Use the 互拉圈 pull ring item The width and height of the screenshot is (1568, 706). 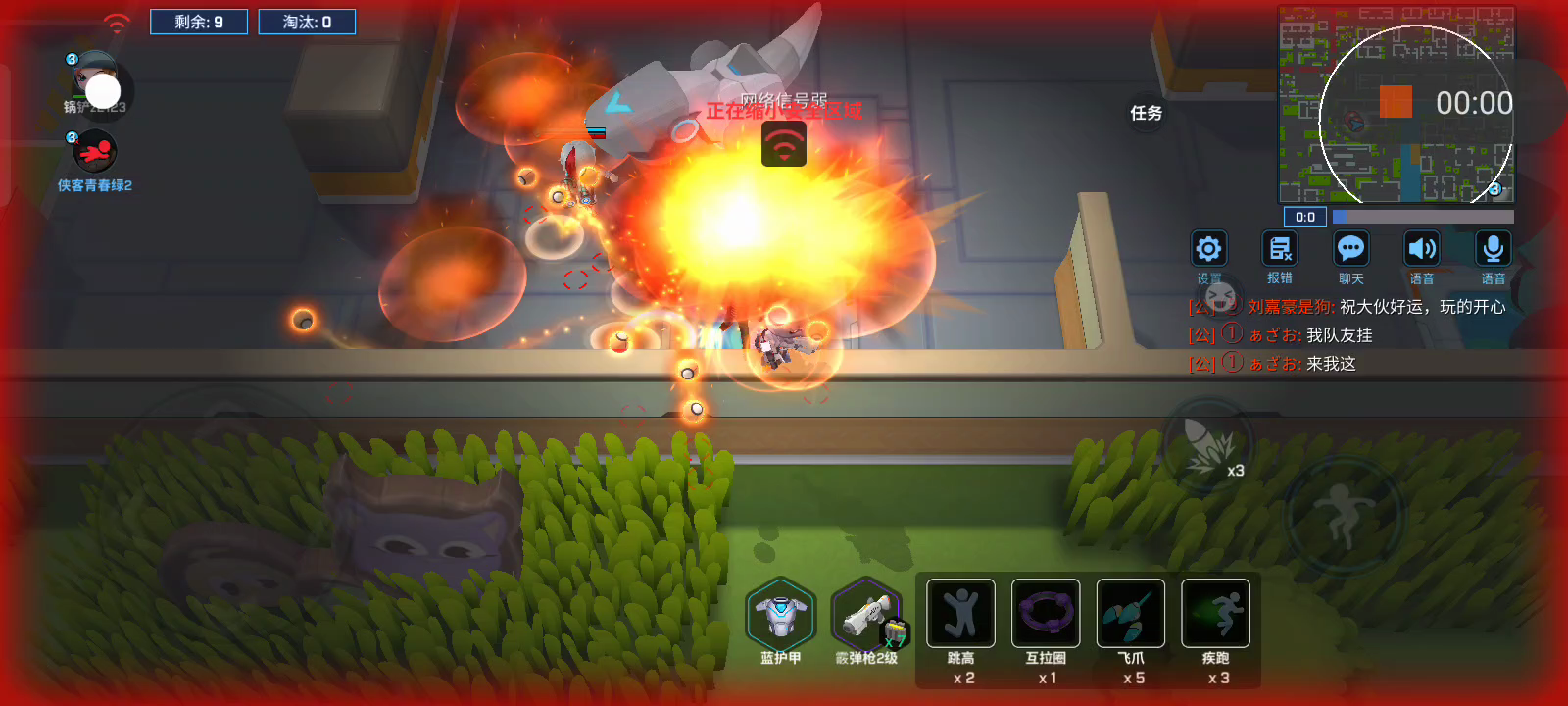pos(1046,614)
